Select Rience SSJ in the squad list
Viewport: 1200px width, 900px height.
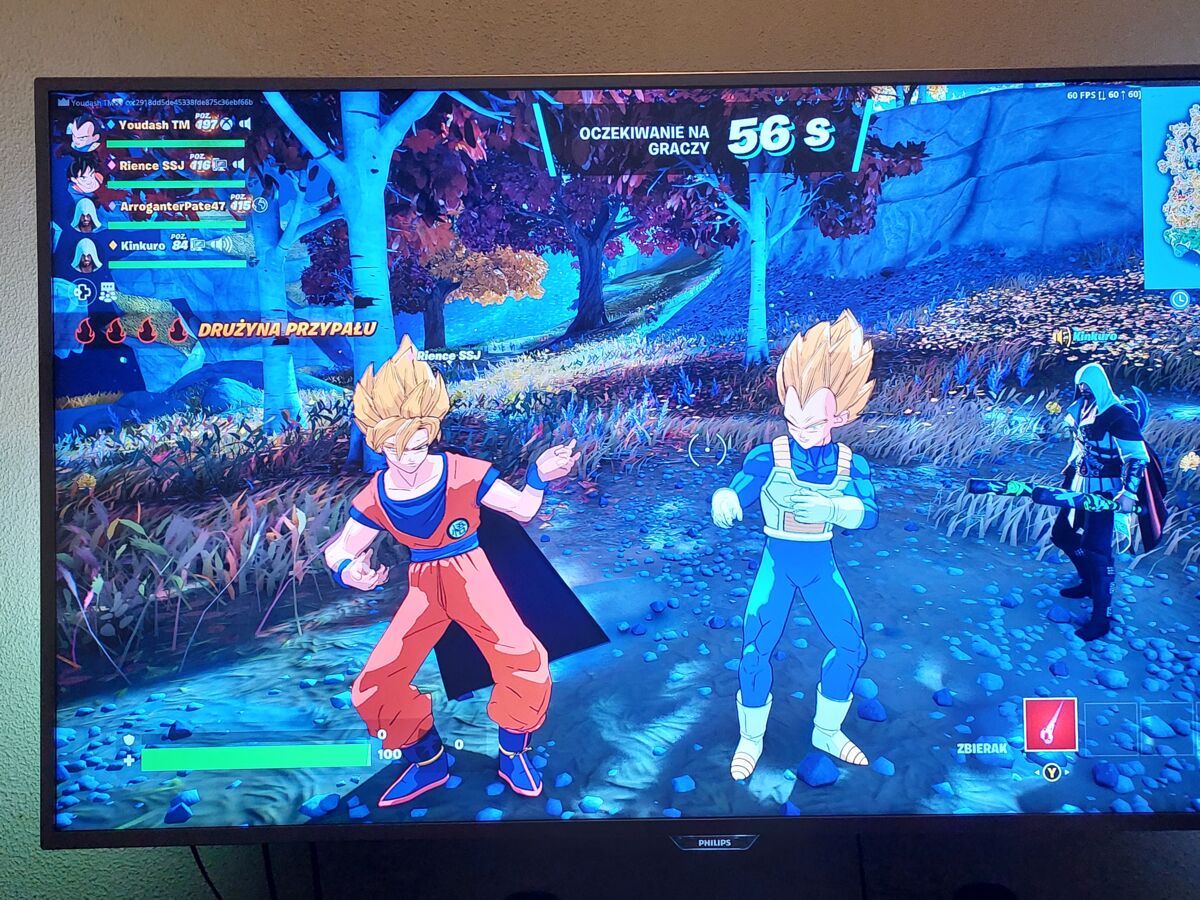[152, 165]
